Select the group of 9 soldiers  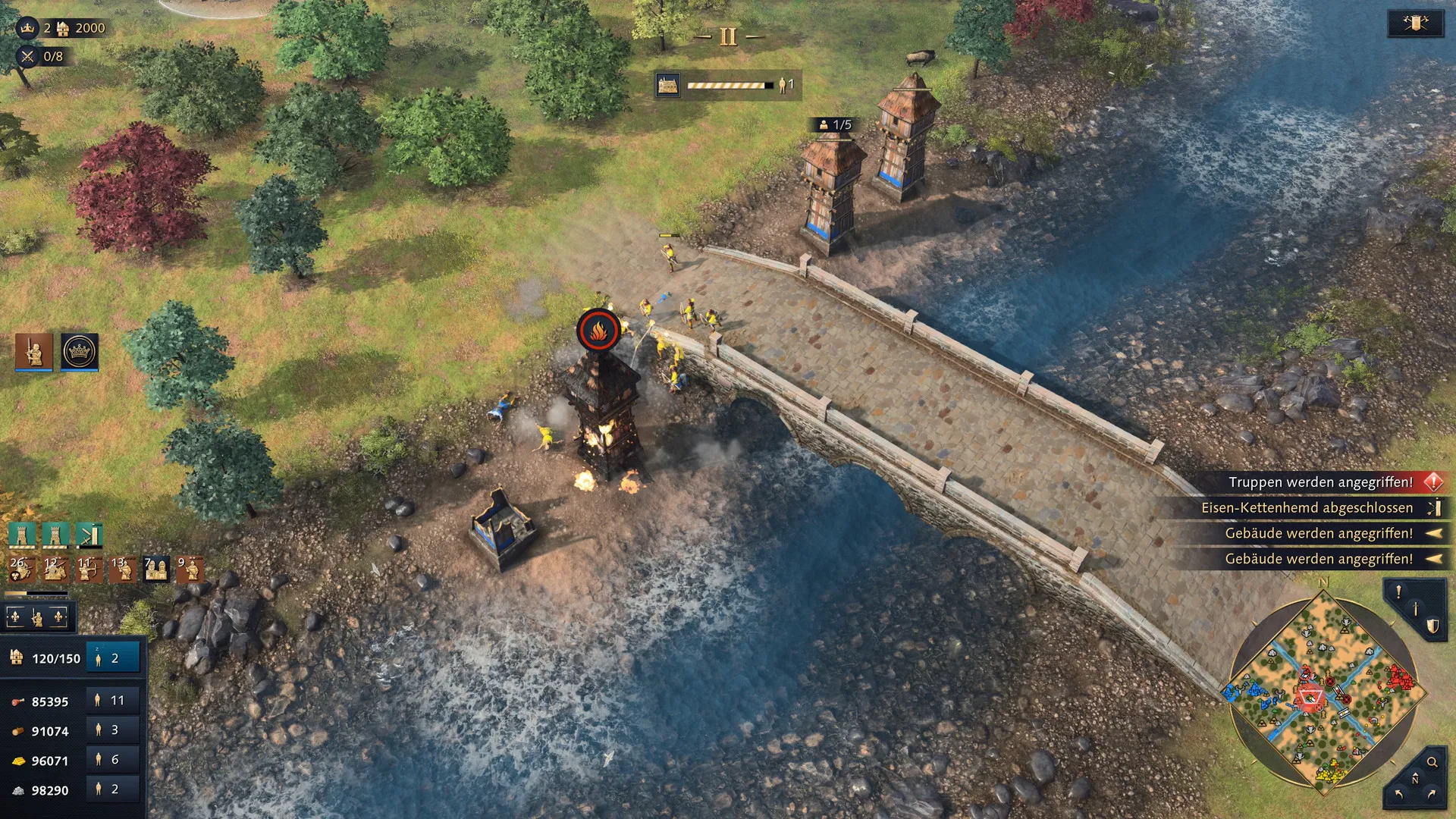(x=190, y=568)
